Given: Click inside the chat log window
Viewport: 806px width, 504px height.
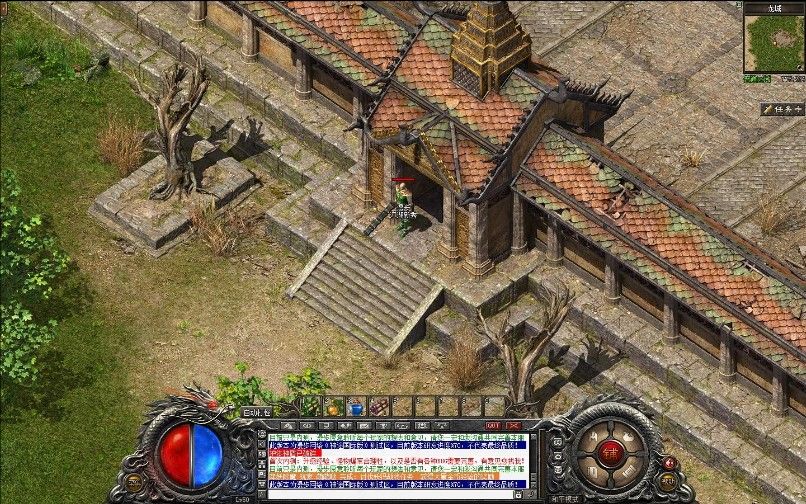Looking at the screenshot, I should click(x=397, y=464).
